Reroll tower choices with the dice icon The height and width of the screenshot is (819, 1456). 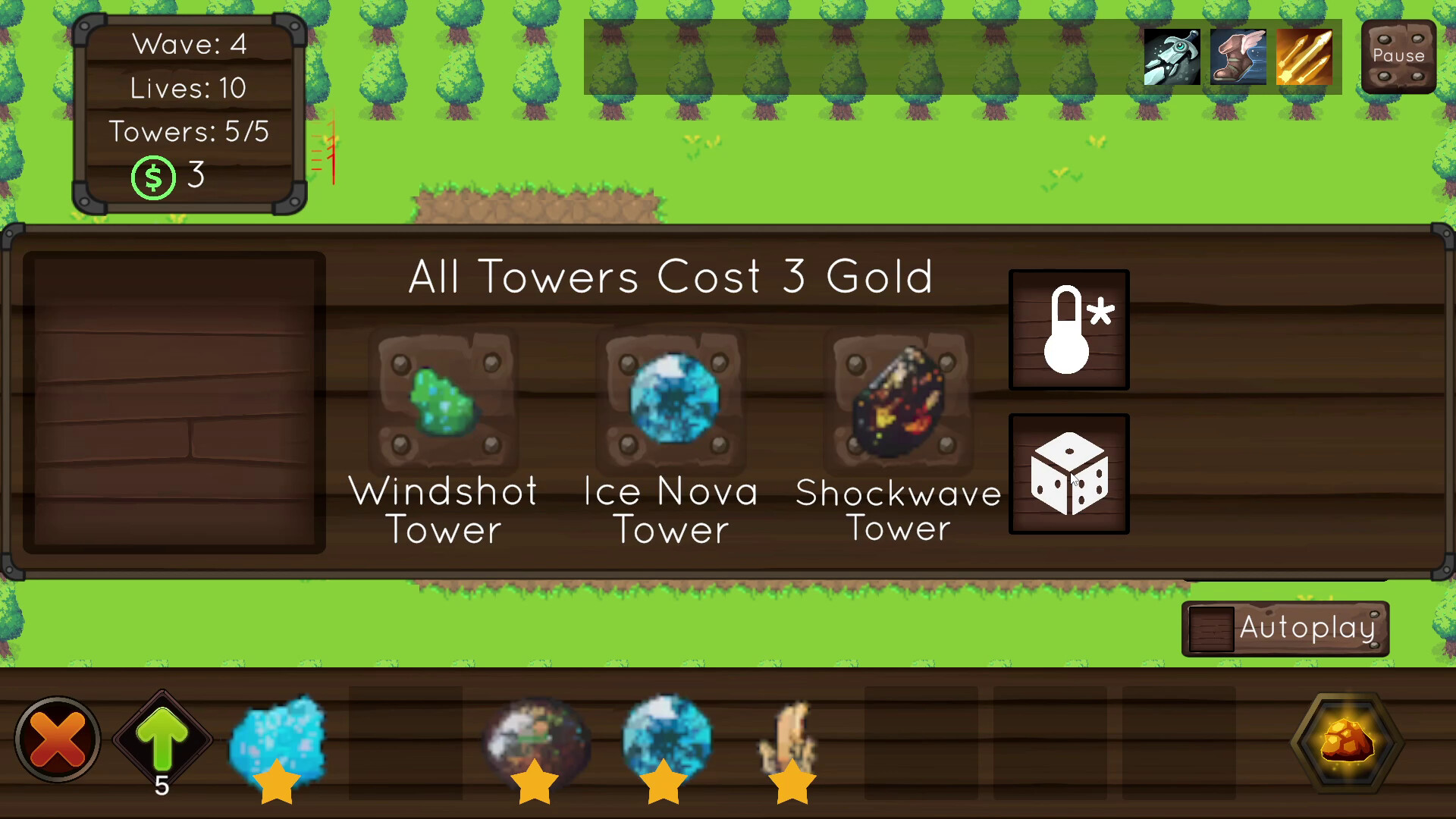pos(1069,474)
